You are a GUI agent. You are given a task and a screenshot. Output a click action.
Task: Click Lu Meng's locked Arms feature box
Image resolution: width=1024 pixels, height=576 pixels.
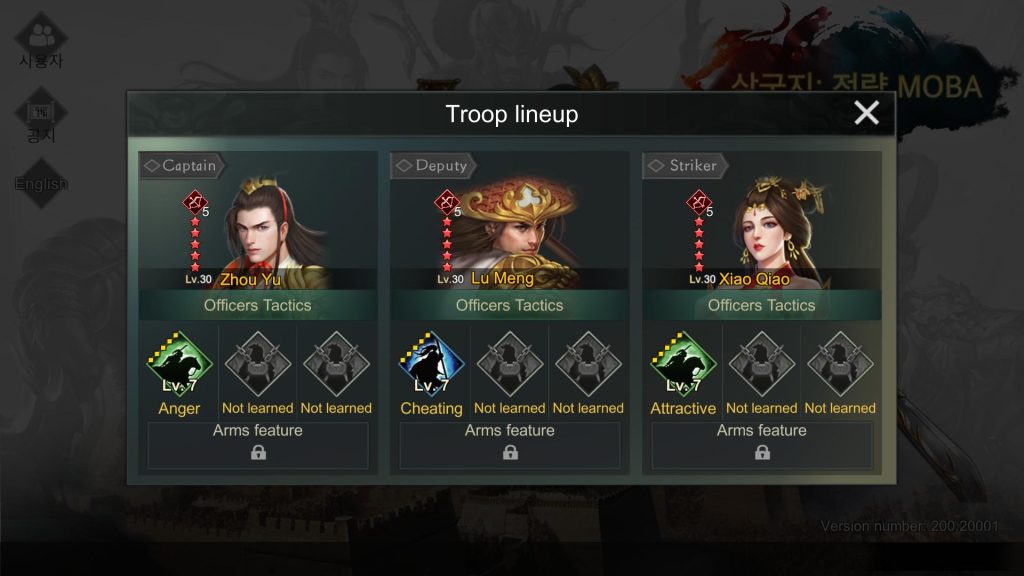(510, 445)
